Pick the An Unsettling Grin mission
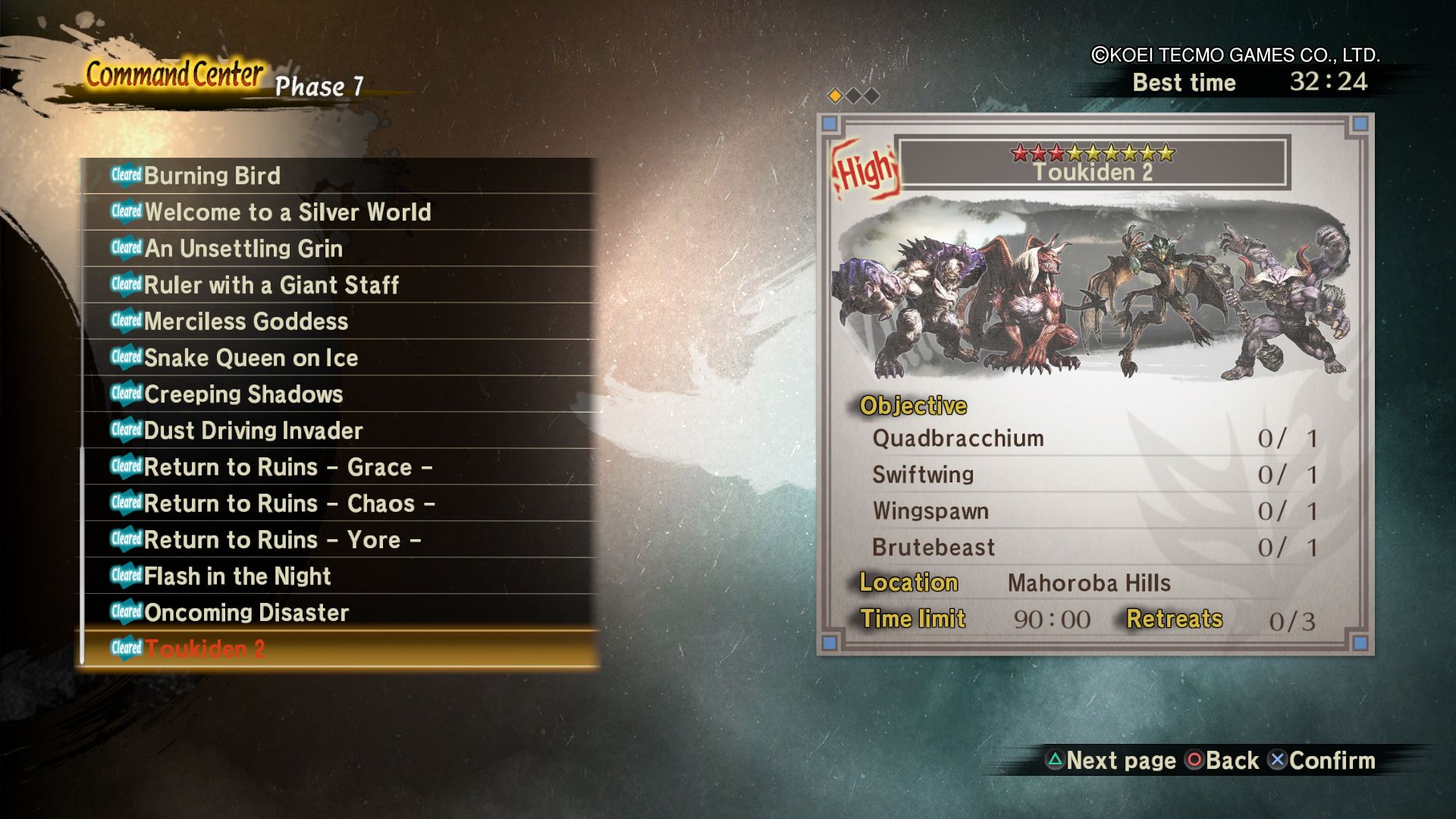The height and width of the screenshot is (819, 1456). point(243,249)
